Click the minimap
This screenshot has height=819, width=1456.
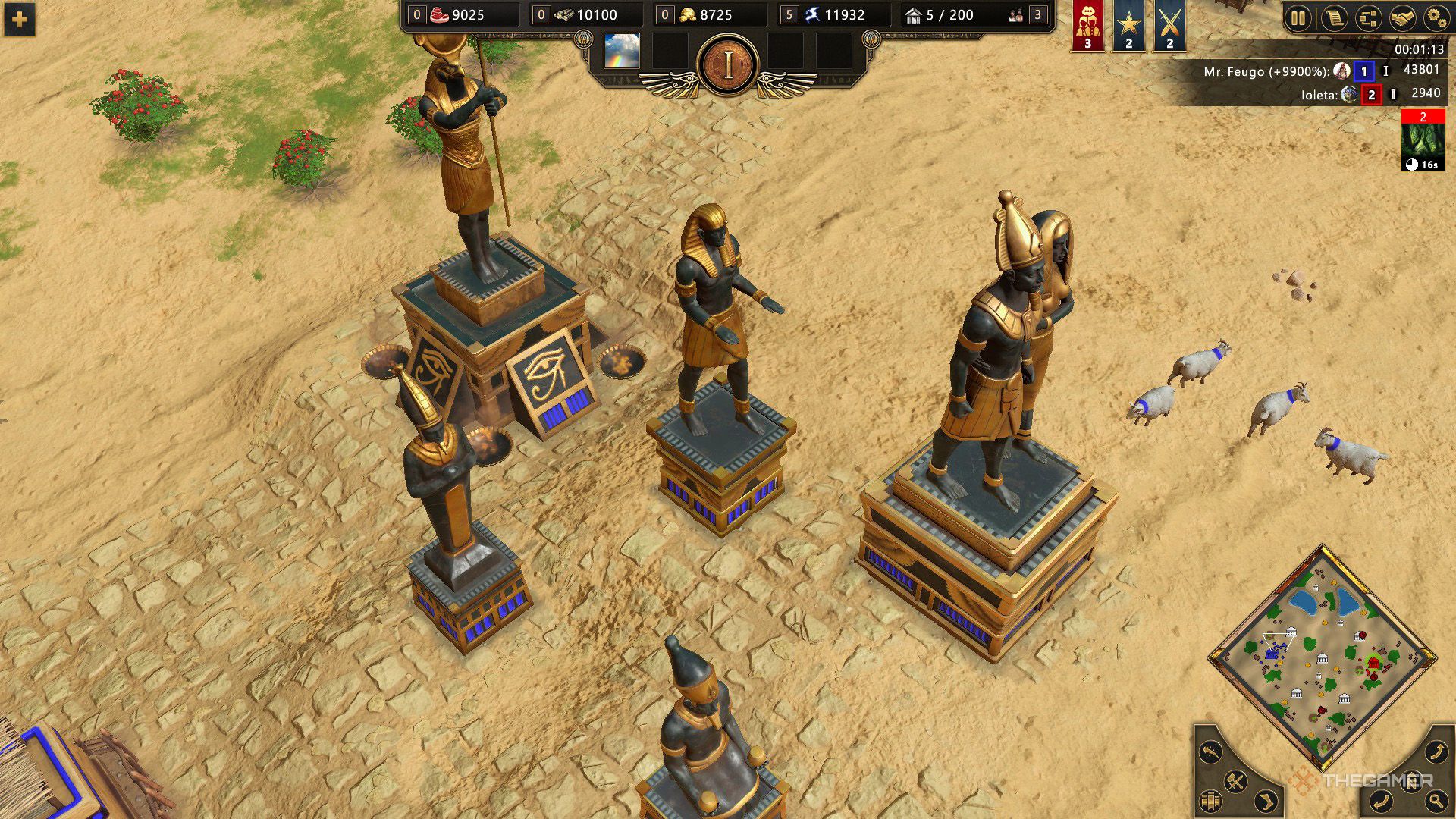coord(1322,657)
